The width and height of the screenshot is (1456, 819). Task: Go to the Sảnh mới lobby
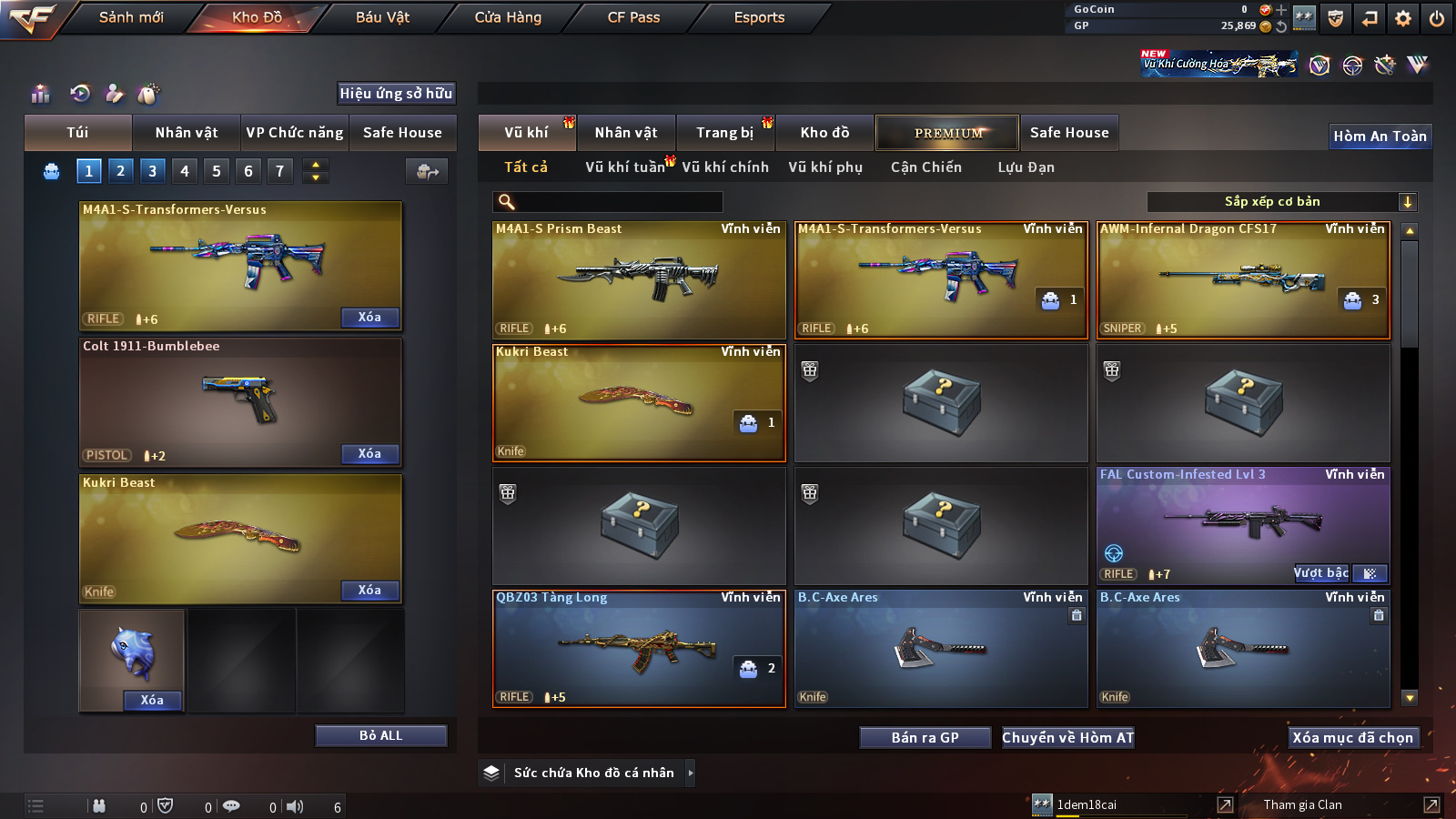[131, 17]
